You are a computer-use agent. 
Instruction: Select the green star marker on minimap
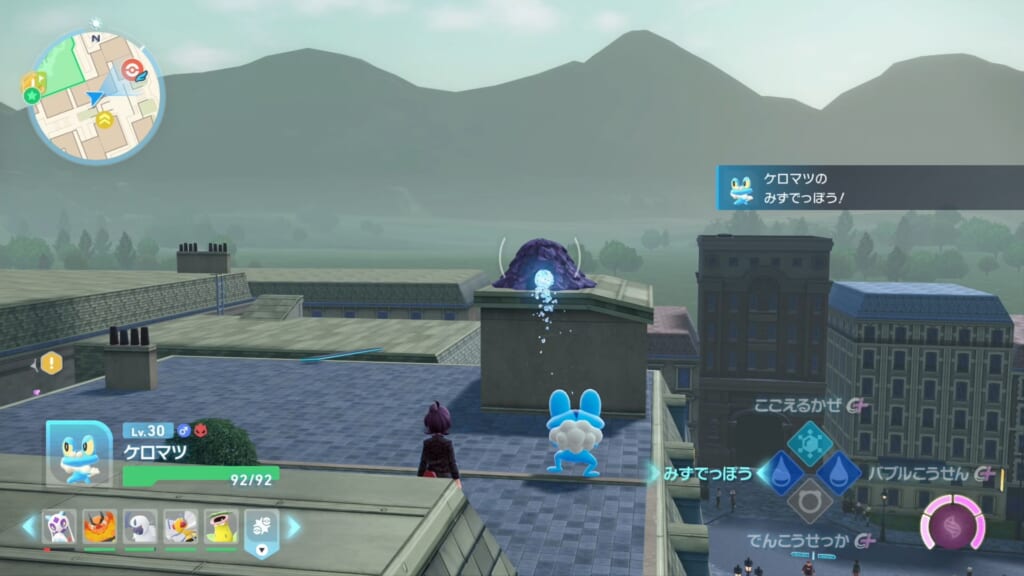coord(32,96)
